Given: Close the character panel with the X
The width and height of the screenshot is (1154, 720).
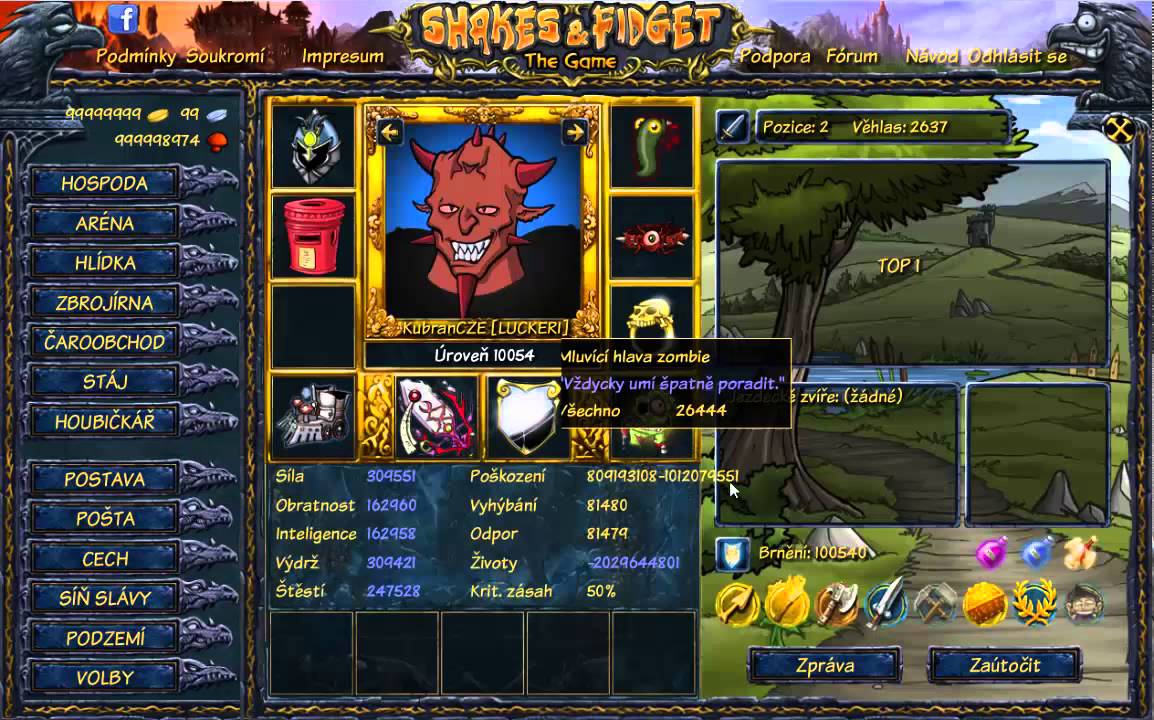Looking at the screenshot, I should tap(1119, 129).
